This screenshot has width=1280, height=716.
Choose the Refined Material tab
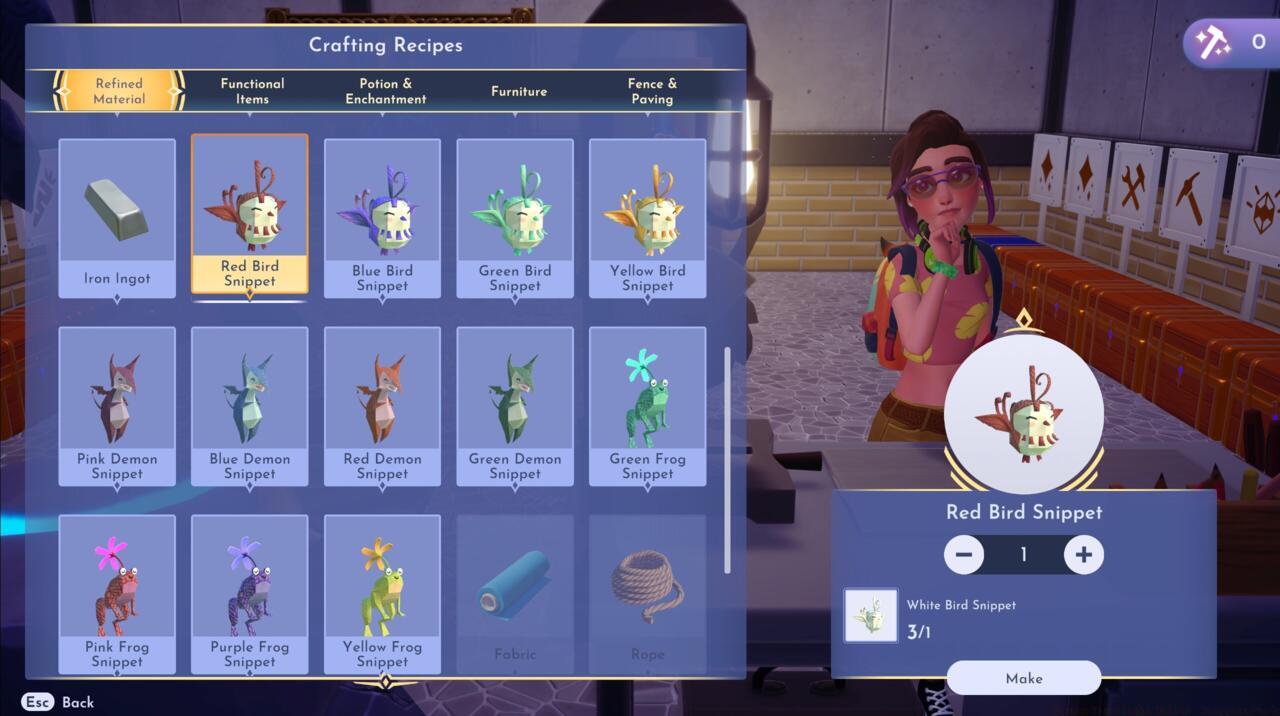click(119, 91)
